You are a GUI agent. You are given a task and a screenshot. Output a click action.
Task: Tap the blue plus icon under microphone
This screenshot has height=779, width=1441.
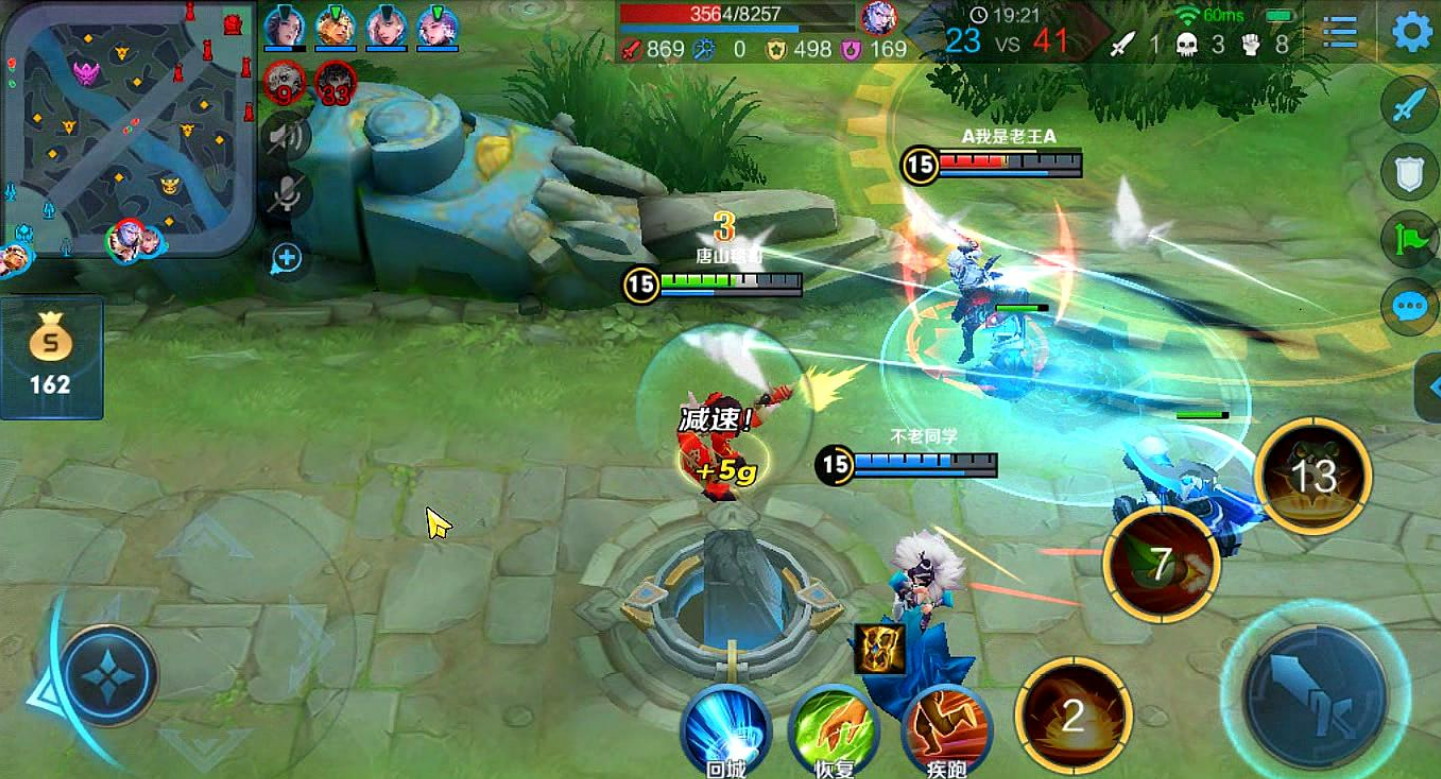click(x=286, y=258)
